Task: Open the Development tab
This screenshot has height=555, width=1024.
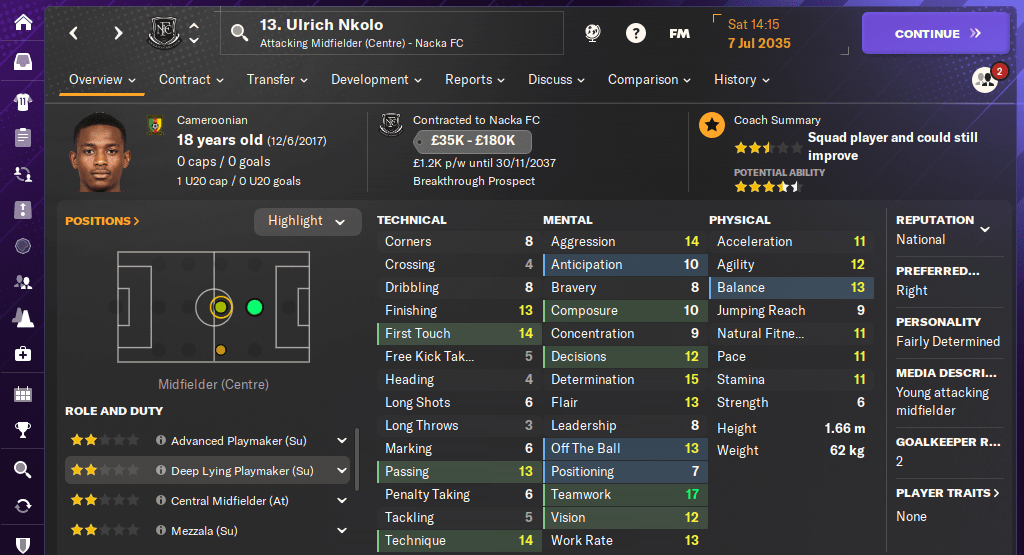Action: click(x=376, y=80)
